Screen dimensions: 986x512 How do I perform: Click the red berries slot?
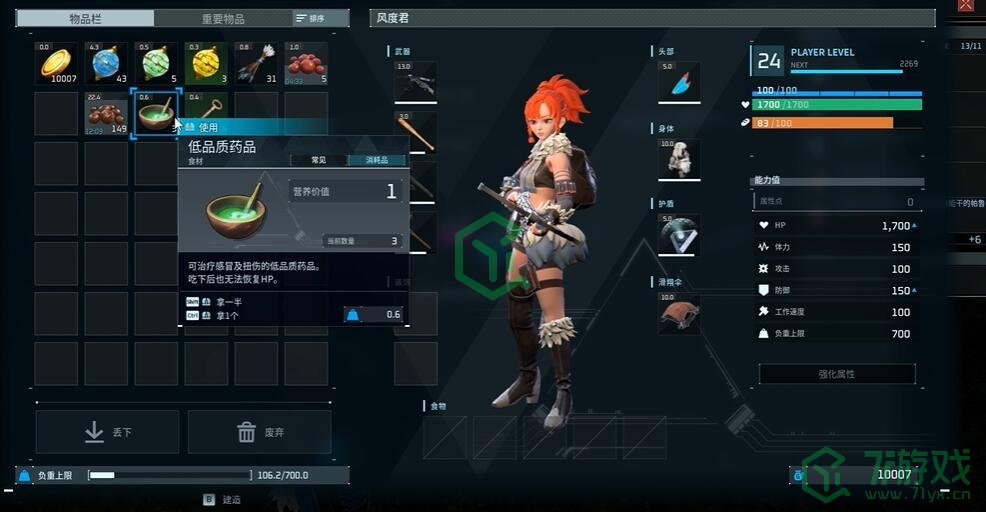pos(307,63)
